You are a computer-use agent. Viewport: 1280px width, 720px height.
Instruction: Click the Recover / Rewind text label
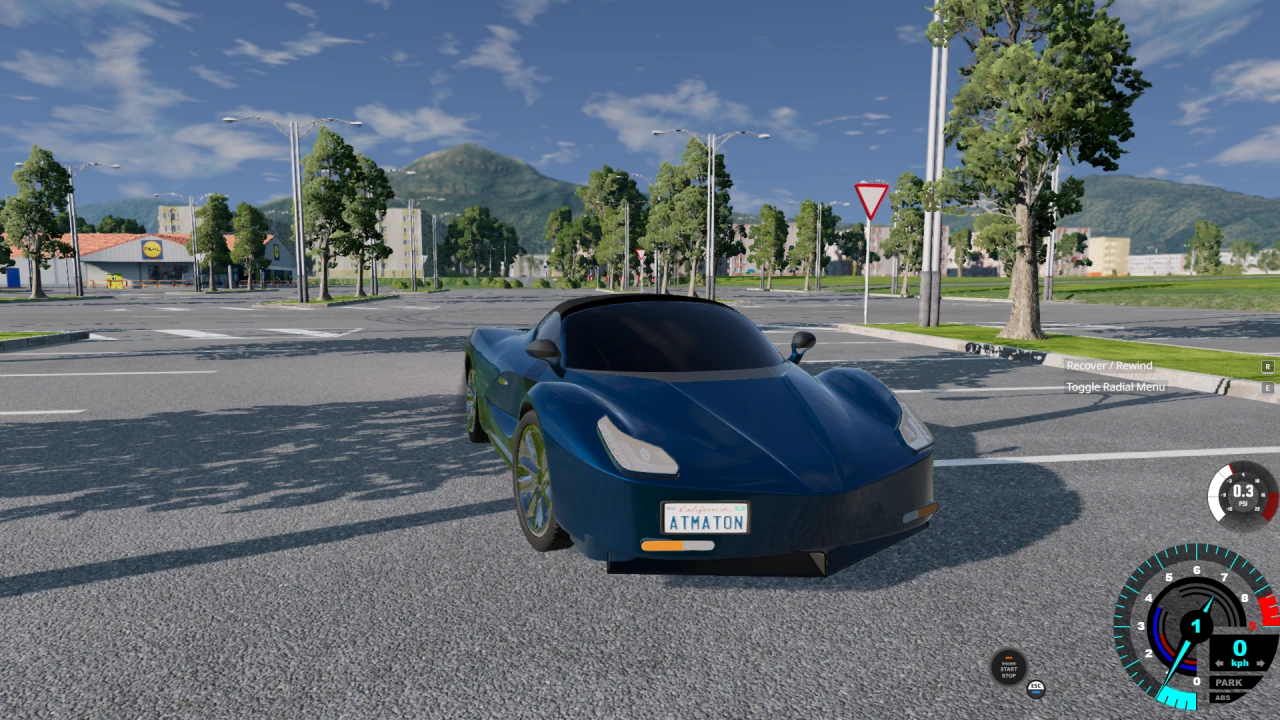click(1110, 365)
